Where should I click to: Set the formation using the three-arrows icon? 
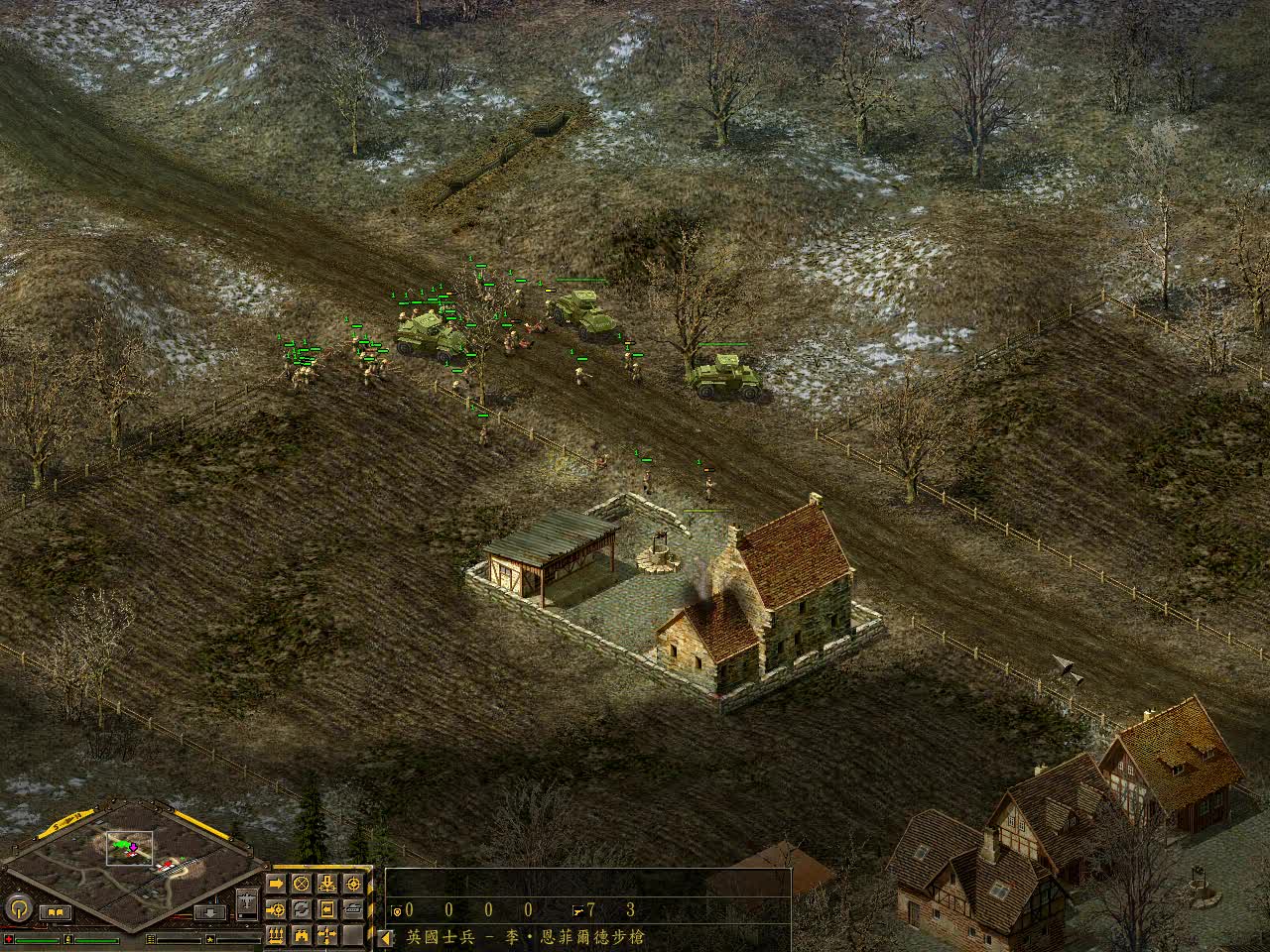pyautogui.click(x=276, y=934)
